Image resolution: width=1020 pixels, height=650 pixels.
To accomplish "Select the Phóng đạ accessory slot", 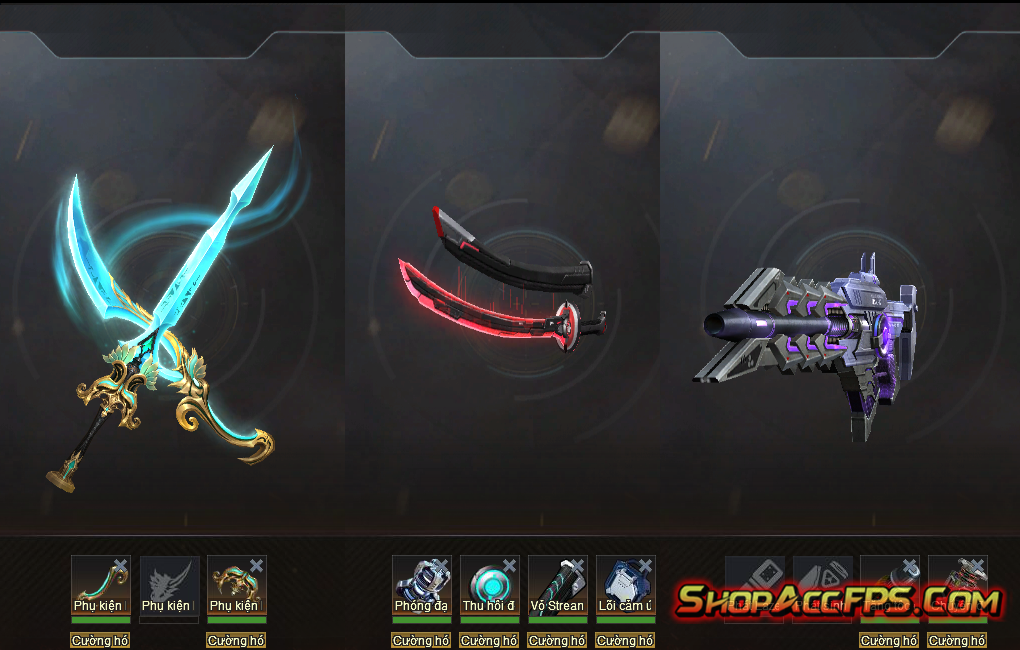I will pos(421,583).
